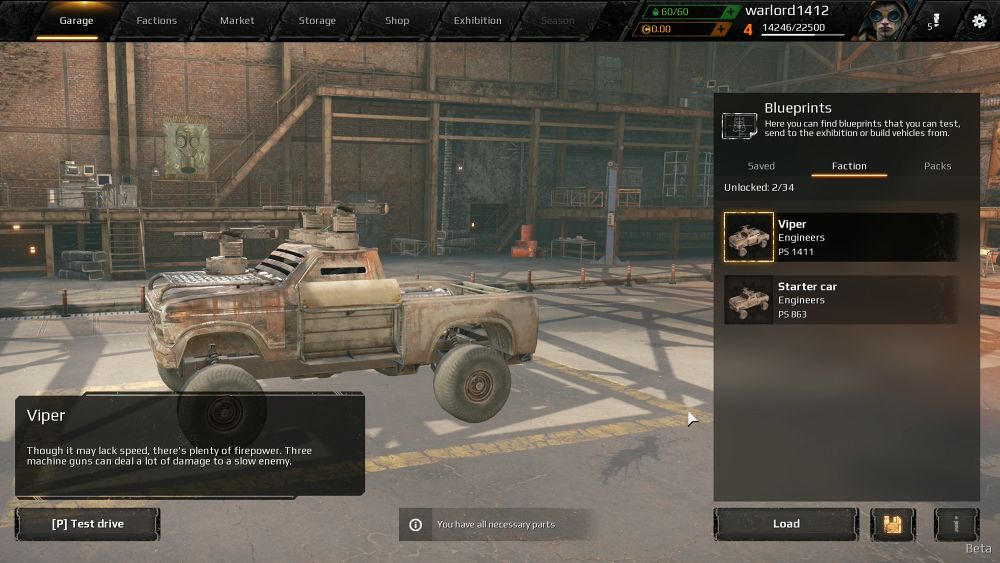1000x563 pixels.
Task: Visit the Exhibition tab
Action: tap(477, 20)
